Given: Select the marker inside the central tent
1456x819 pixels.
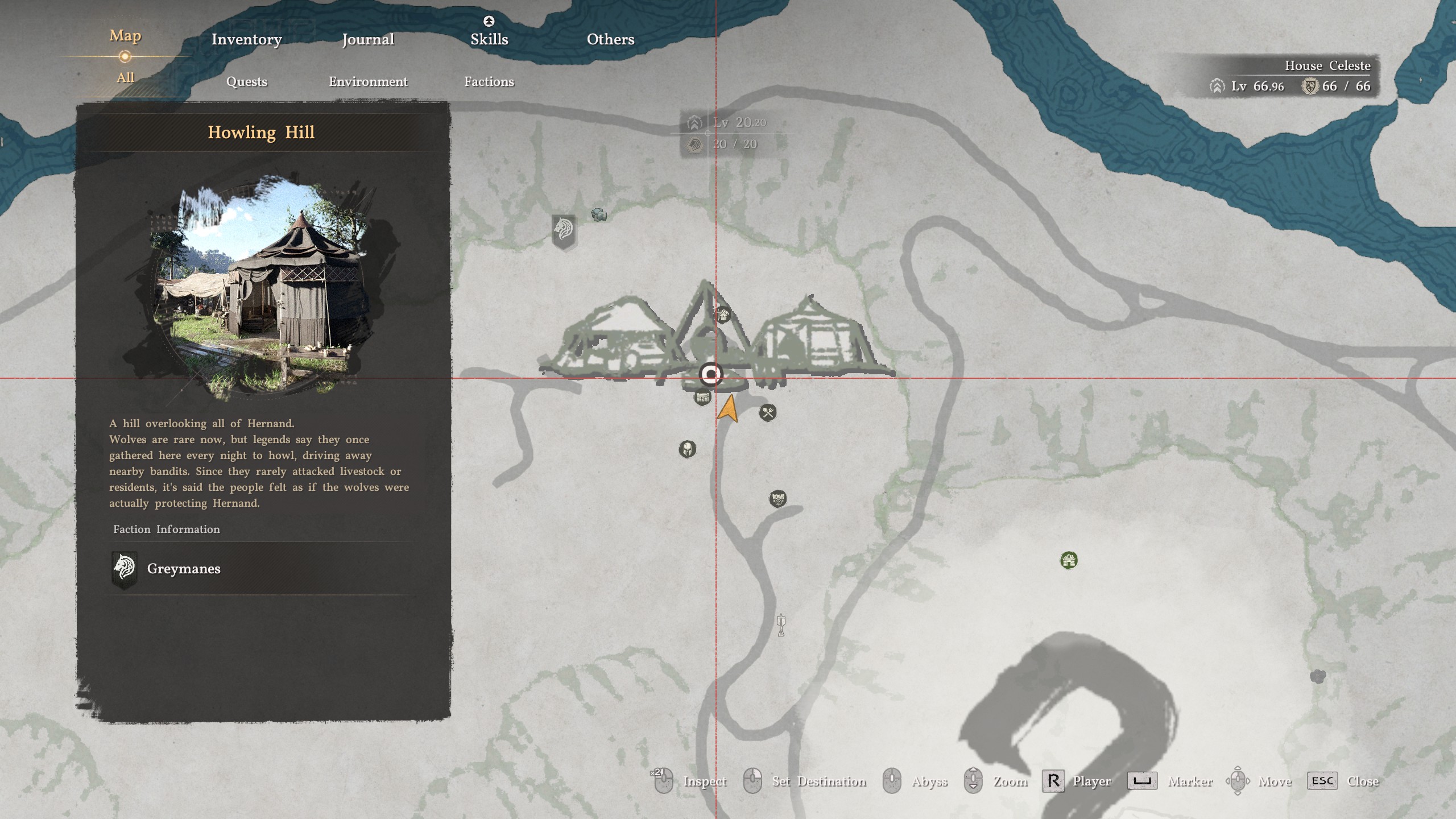Looking at the screenshot, I should point(722,315).
